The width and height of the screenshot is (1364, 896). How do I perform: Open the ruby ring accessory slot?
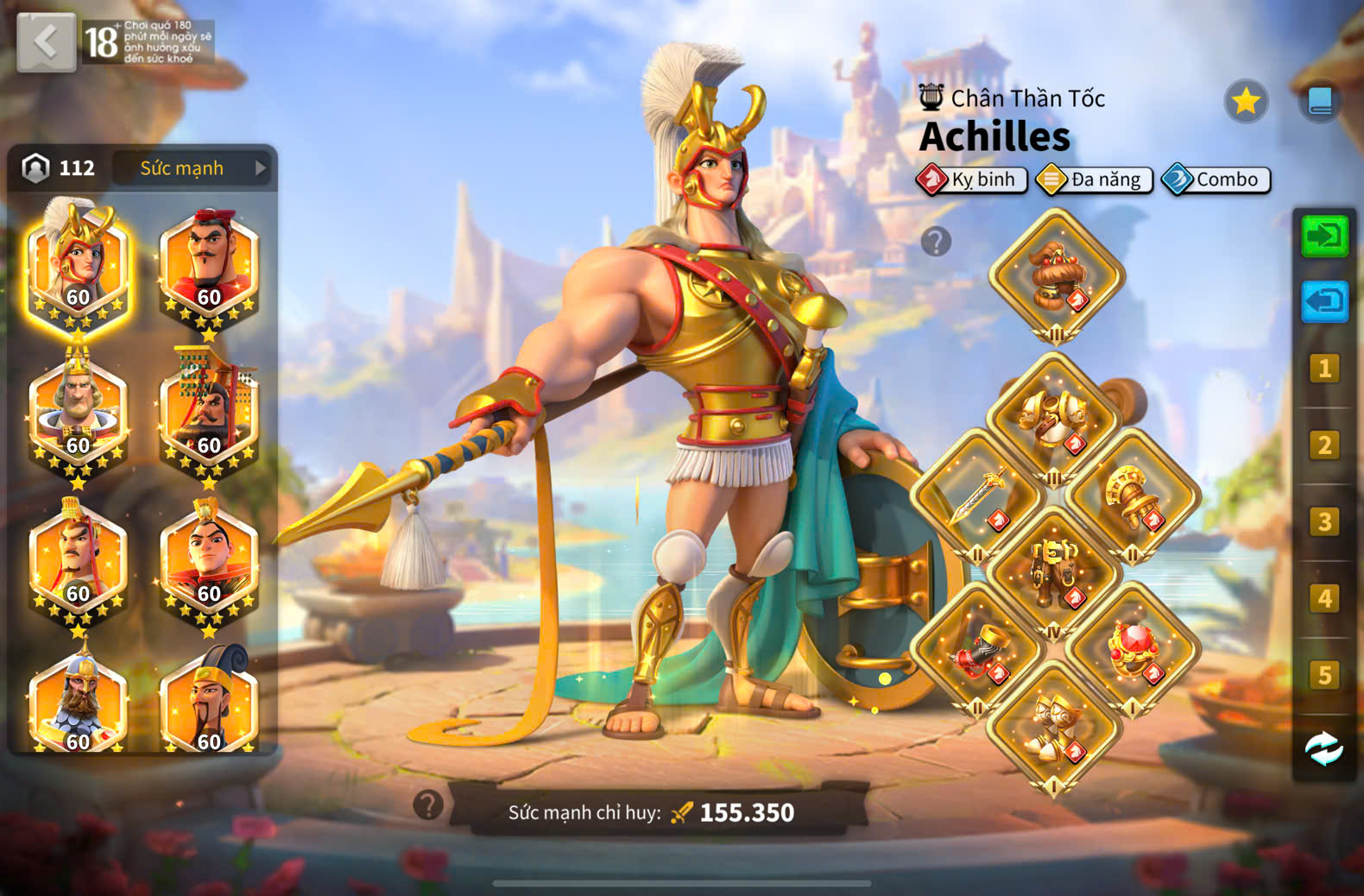1132,649
